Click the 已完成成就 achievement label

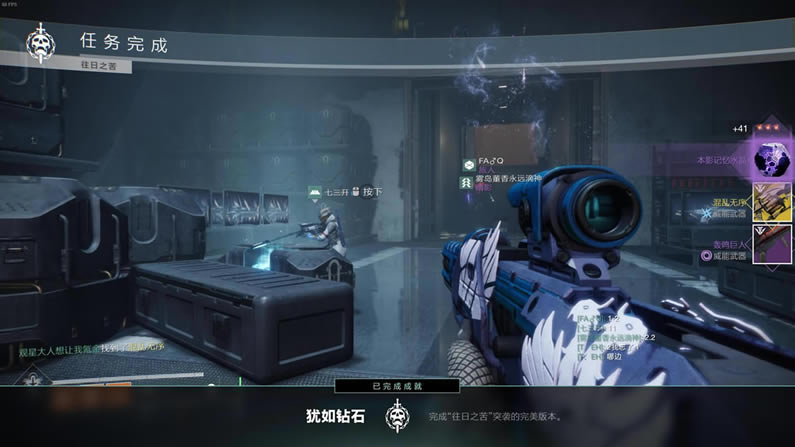point(397,386)
